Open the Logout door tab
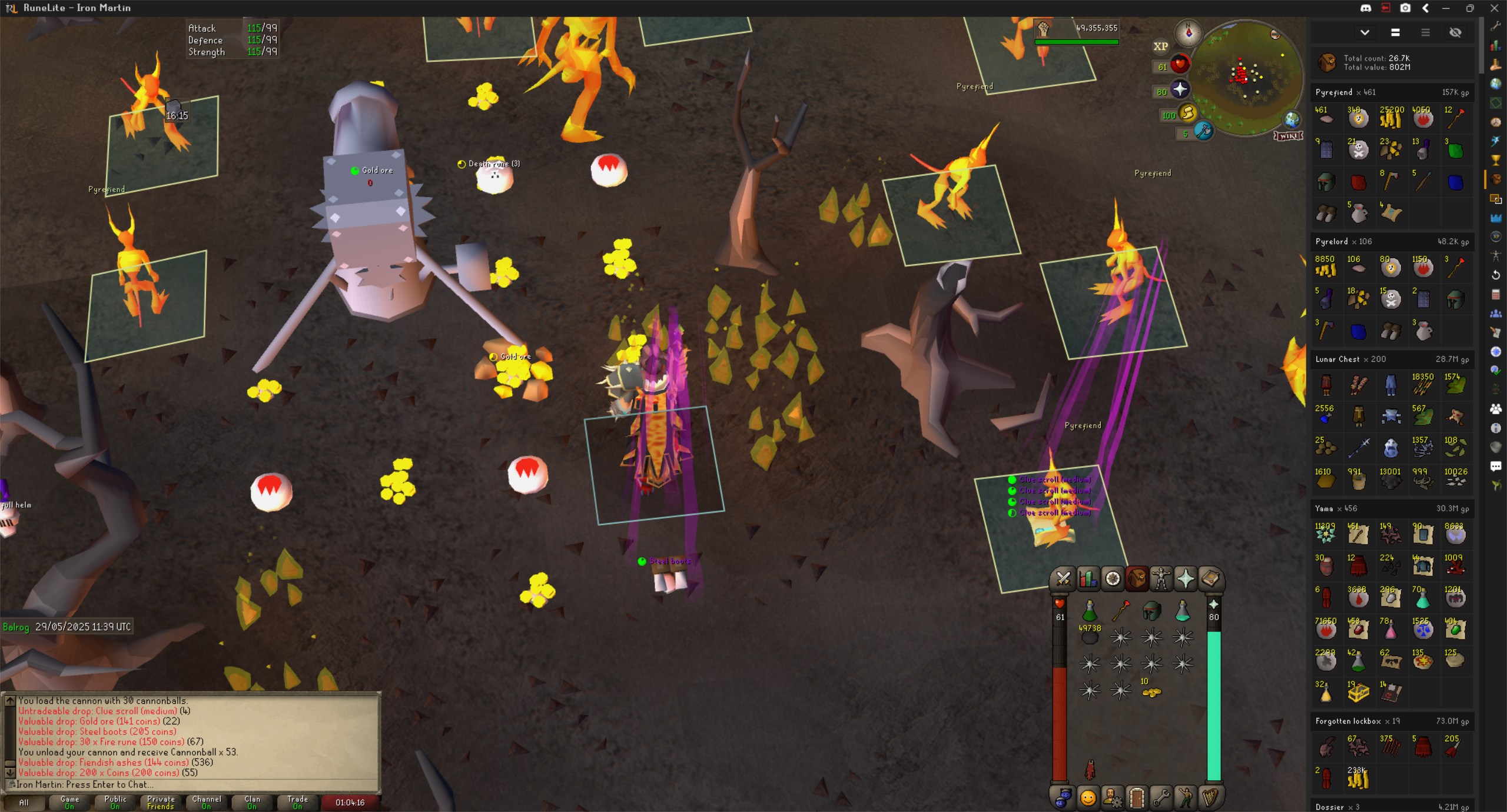1507x812 pixels. pos(1136,798)
